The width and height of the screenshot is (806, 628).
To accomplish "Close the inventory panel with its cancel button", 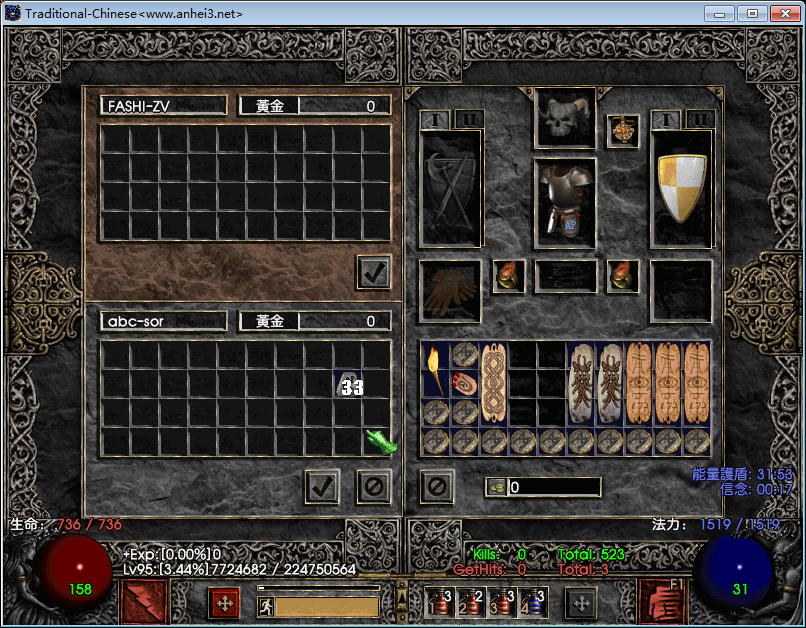I will coord(437,487).
